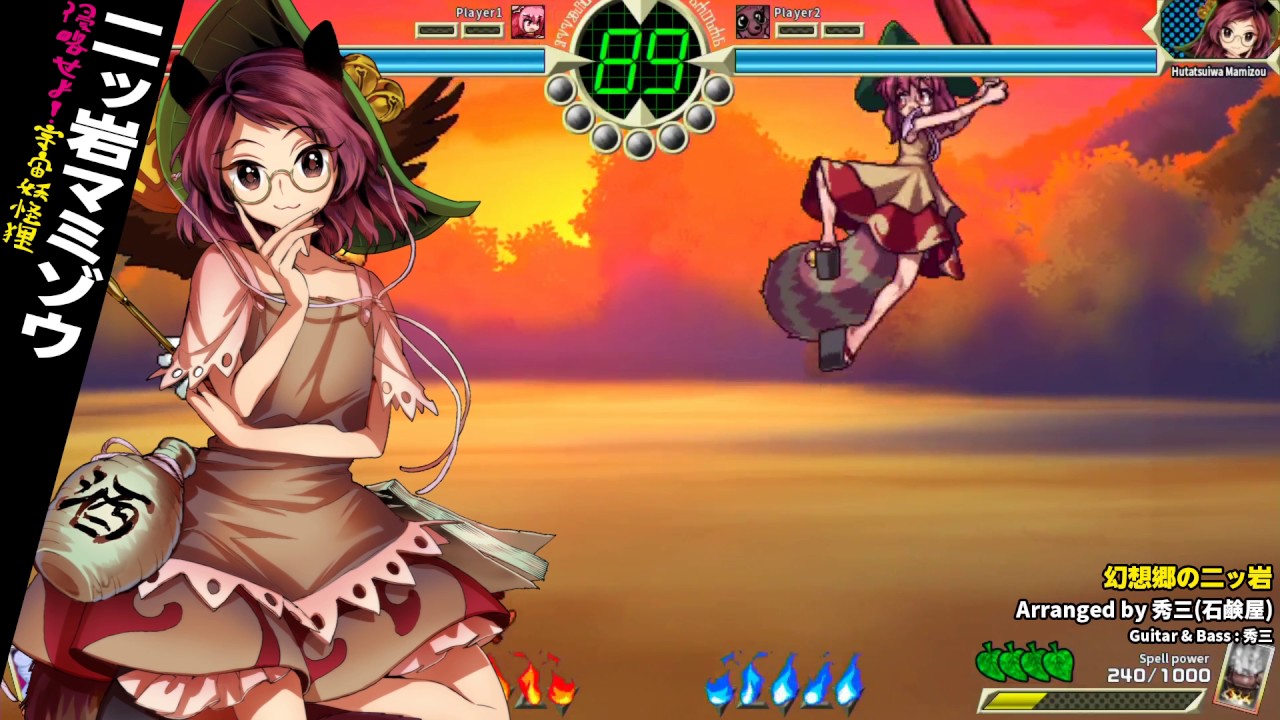
Task: Click the green digital round timer display
Action: coord(640,50)
